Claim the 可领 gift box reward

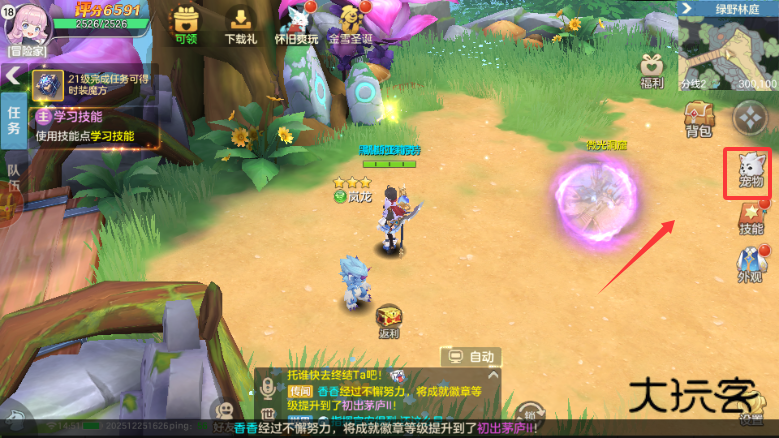point(186,24)
